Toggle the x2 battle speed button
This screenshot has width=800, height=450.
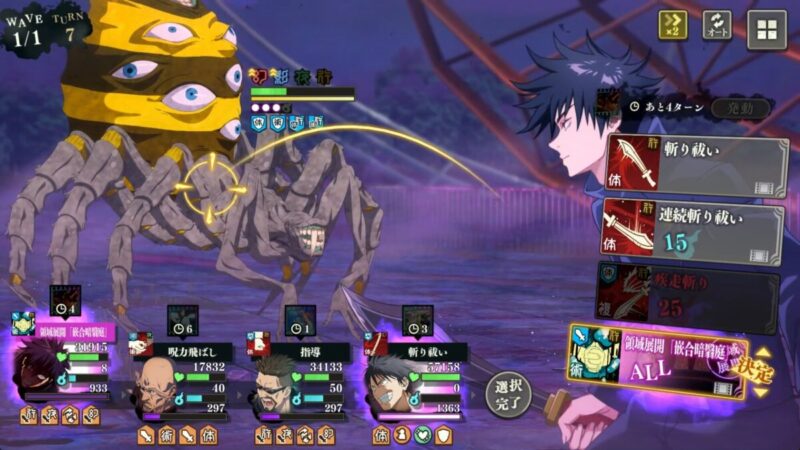tap(673, 26)
